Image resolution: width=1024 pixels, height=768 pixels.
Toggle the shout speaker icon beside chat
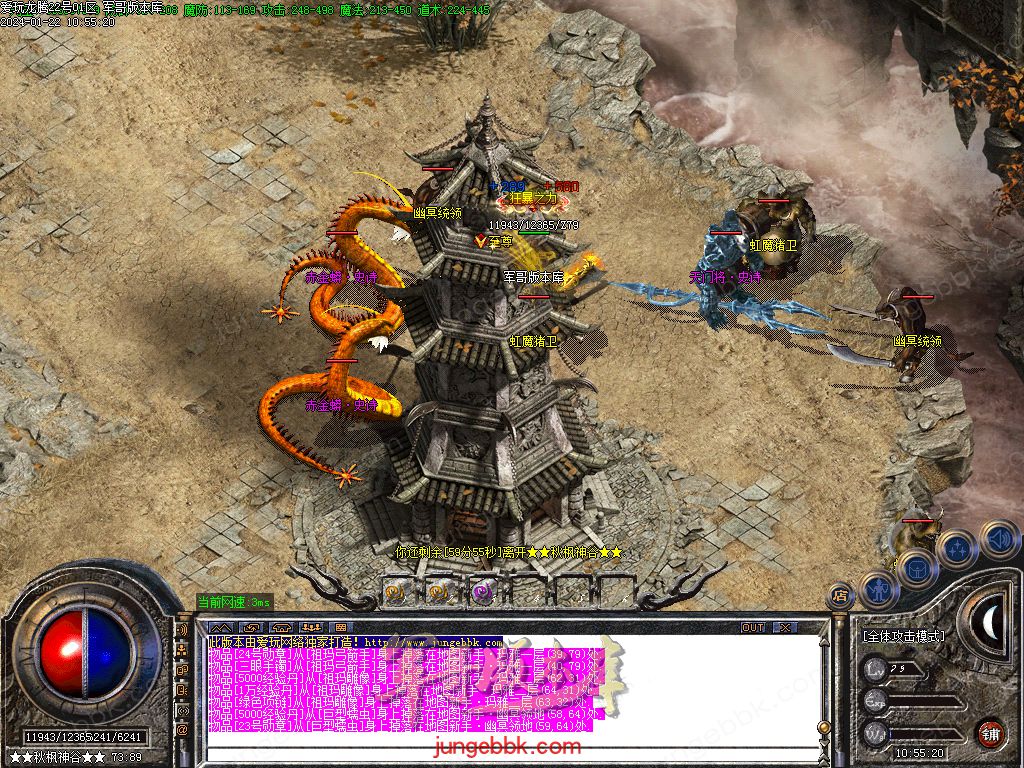coord(183,632)
